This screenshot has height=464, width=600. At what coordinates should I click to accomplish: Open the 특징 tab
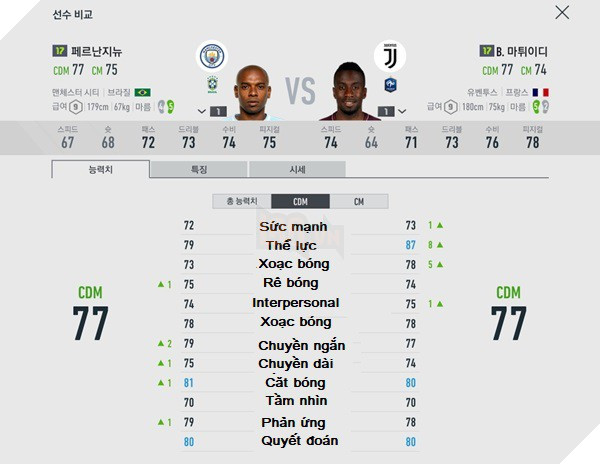tap(198, 169)
